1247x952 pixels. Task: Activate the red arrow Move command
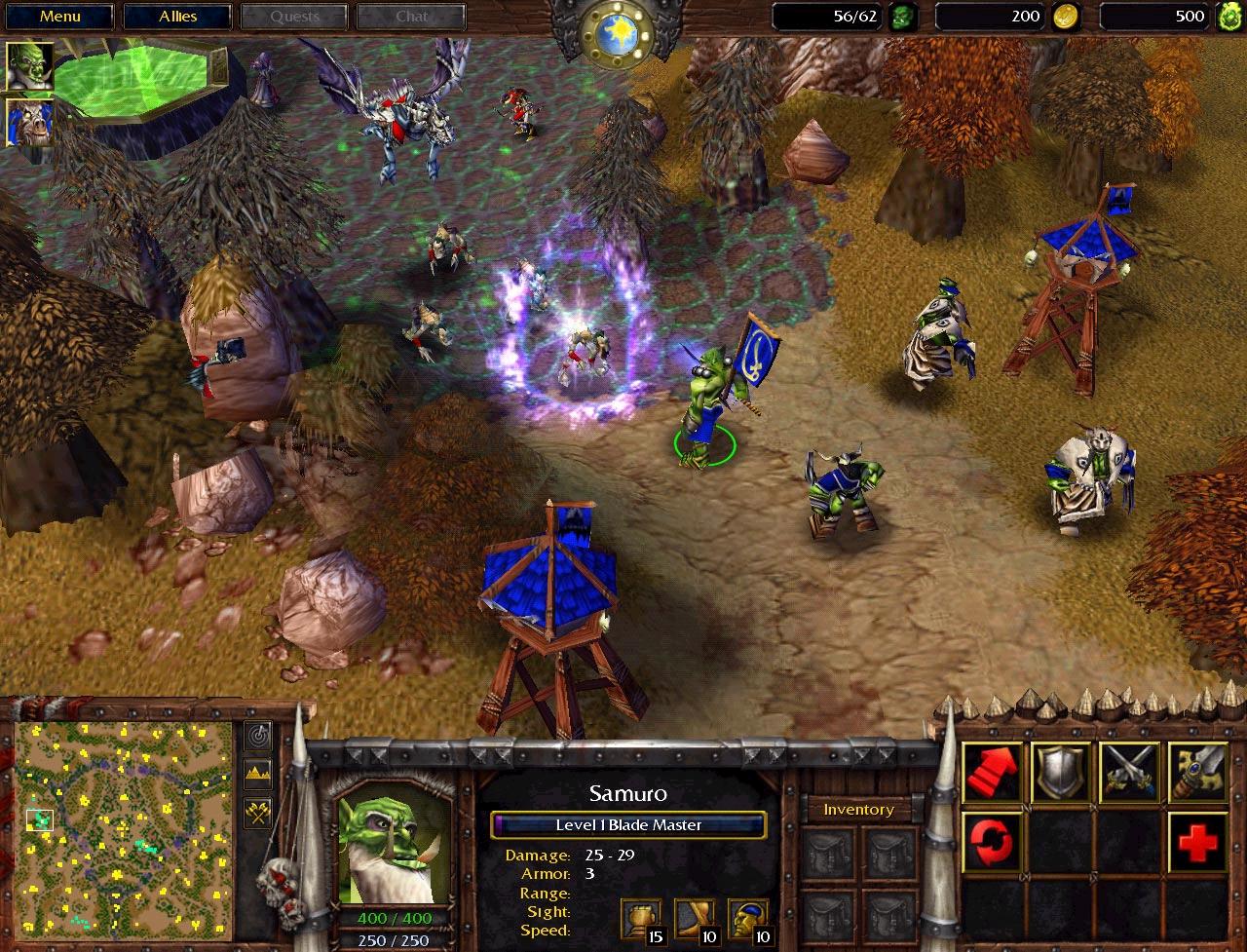pyautogui.click(x=993, y=773)
